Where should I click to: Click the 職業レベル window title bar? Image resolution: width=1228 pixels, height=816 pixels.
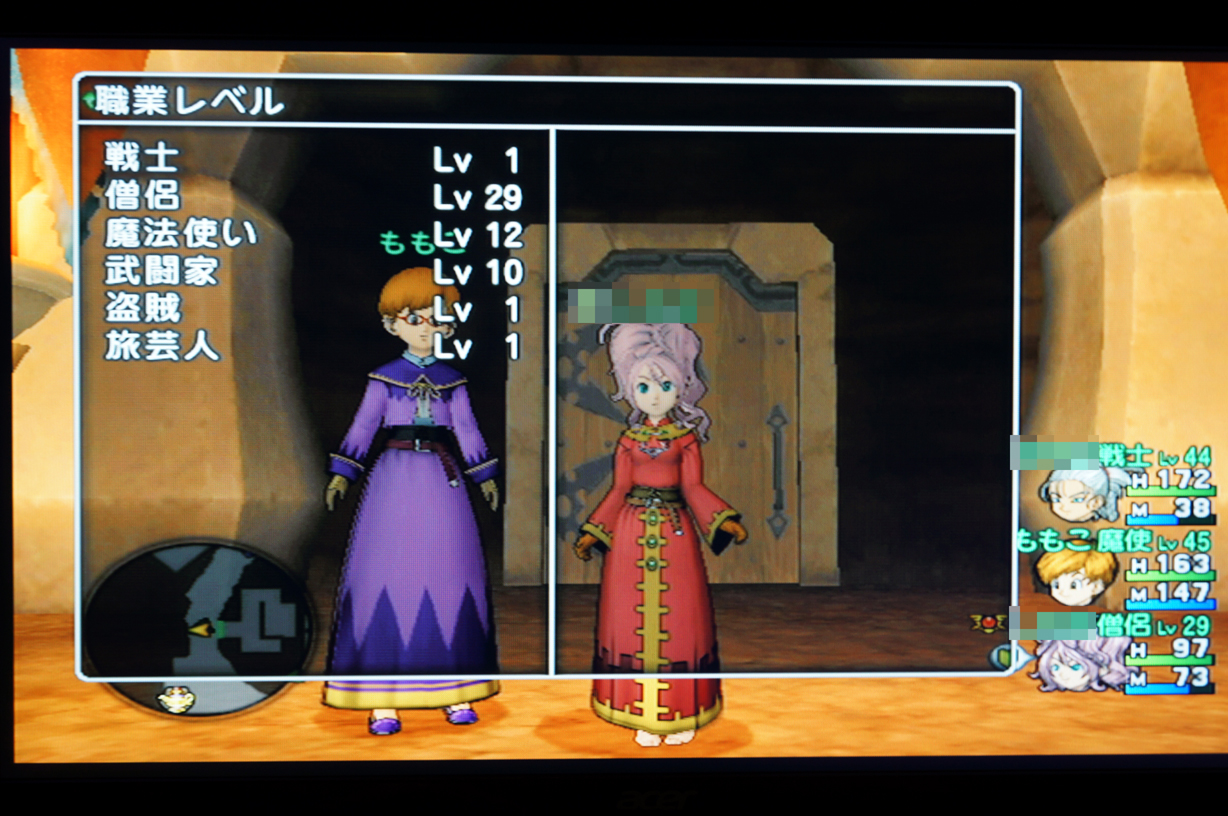tap(546, 101)
